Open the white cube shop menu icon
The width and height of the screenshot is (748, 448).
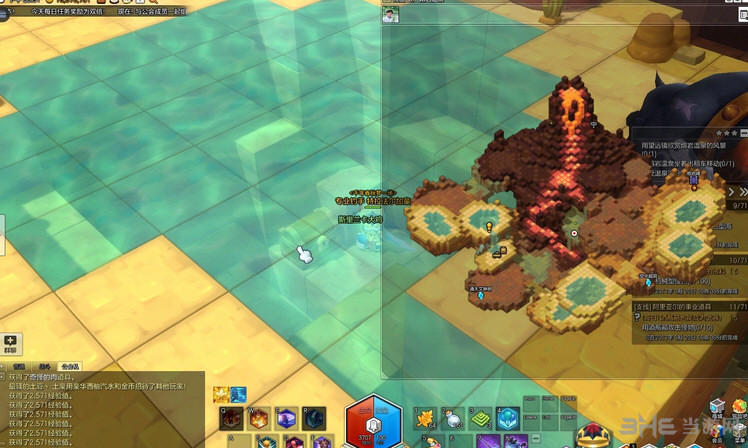716,407
